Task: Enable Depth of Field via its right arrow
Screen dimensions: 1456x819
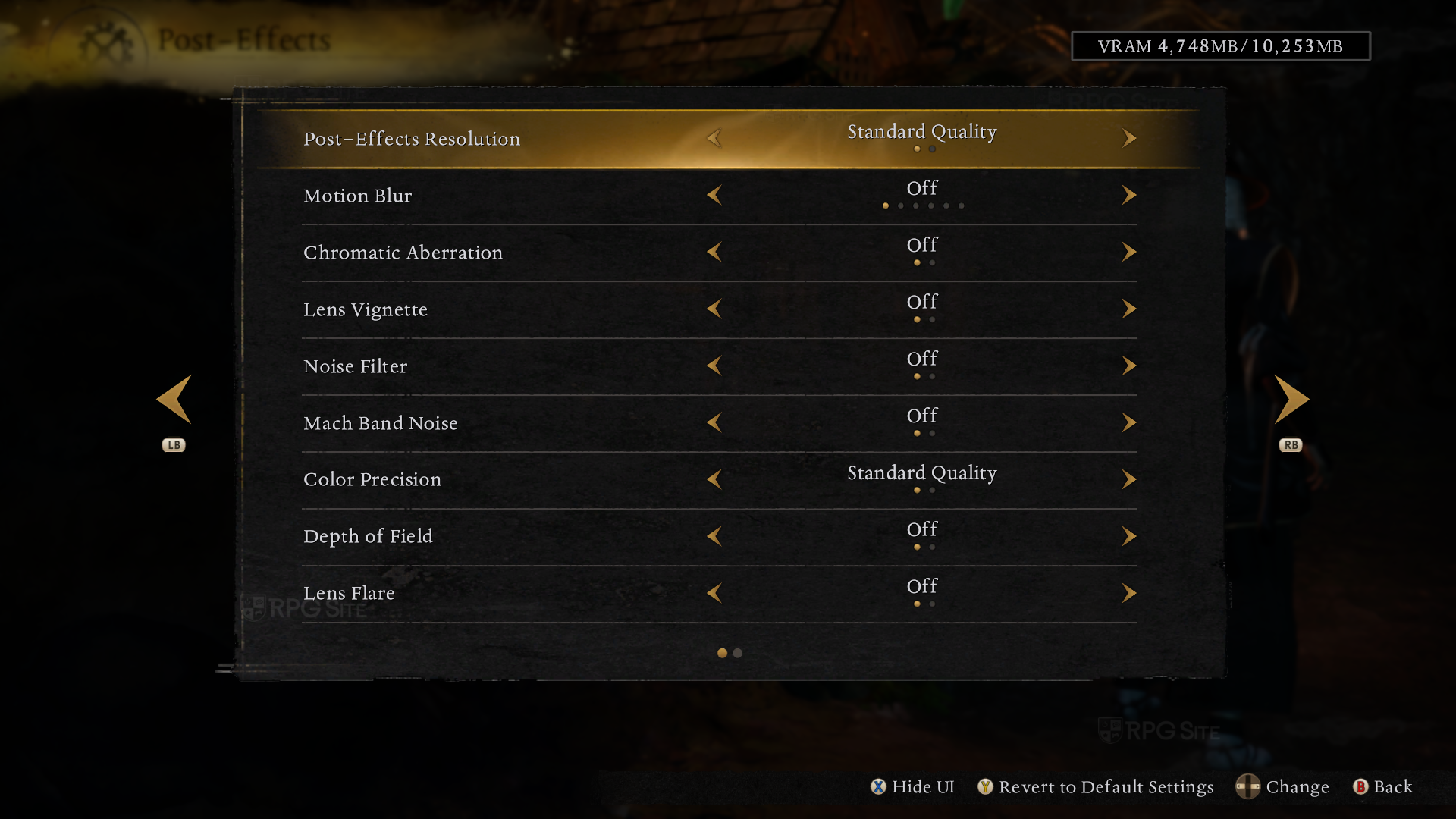Action: pos(1128,536)
